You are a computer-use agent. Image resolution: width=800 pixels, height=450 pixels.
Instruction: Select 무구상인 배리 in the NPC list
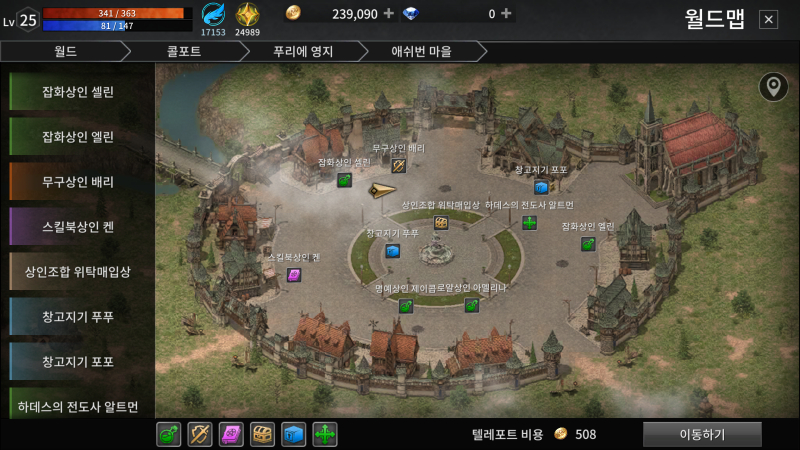click(78, 182)
